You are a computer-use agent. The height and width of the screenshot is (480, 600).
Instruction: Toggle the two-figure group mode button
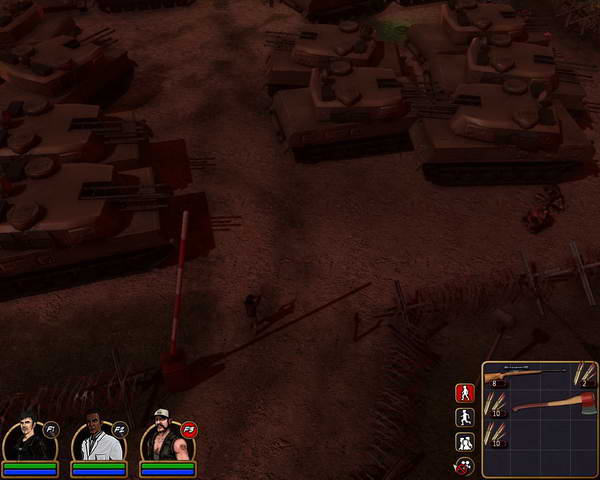point(464,441)
